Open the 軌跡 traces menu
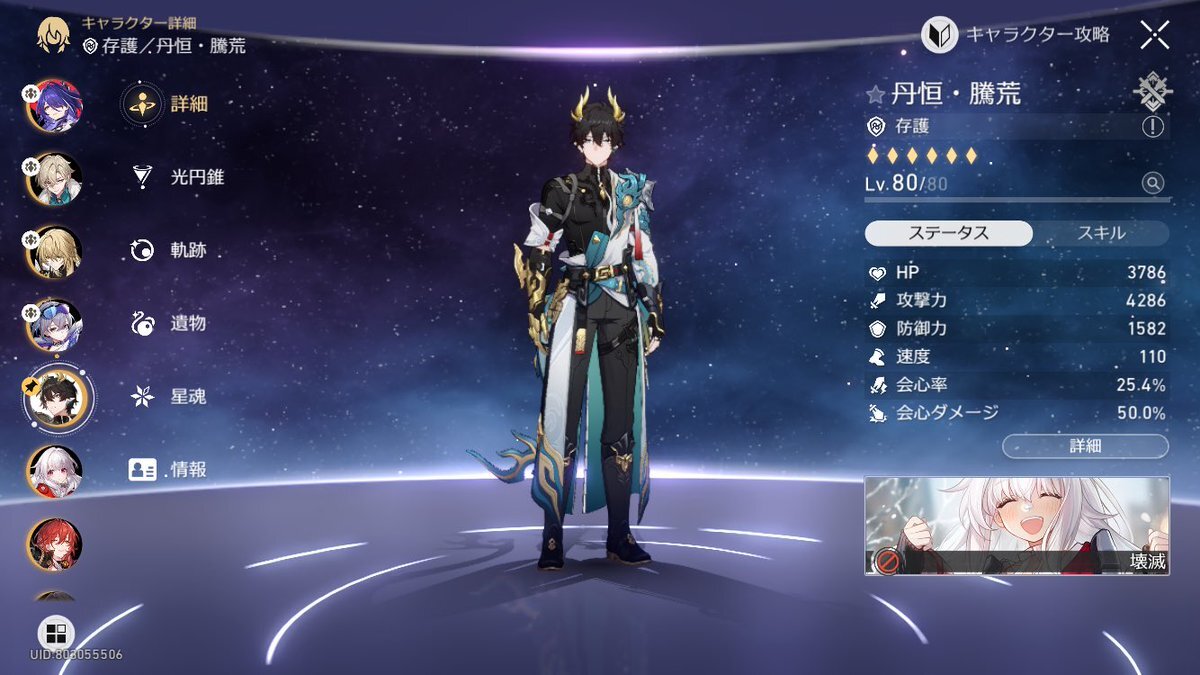1200x675 pixels. (170, 250)
